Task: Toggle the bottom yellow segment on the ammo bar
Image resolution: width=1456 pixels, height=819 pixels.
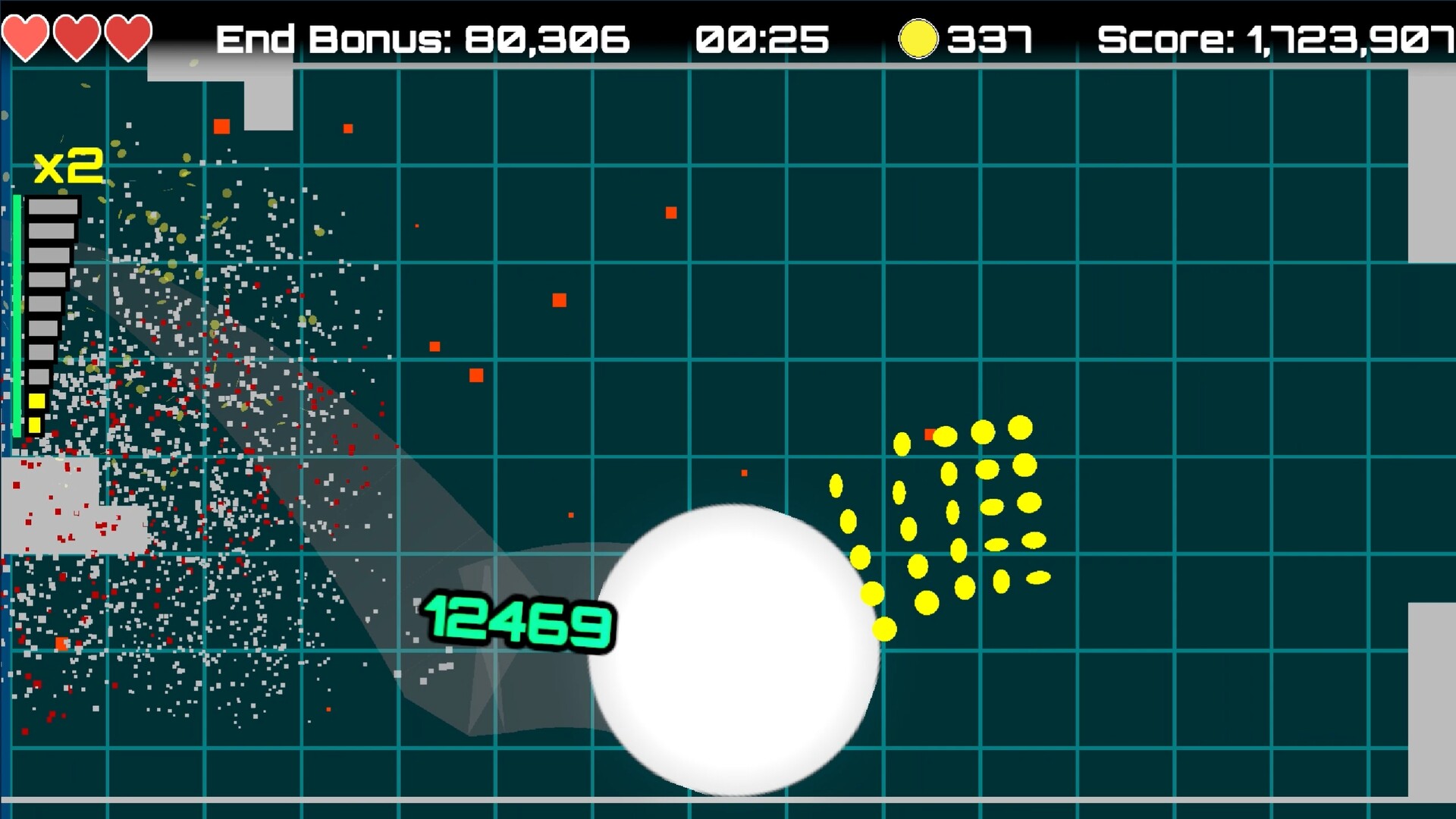Action: coord(36,425)
